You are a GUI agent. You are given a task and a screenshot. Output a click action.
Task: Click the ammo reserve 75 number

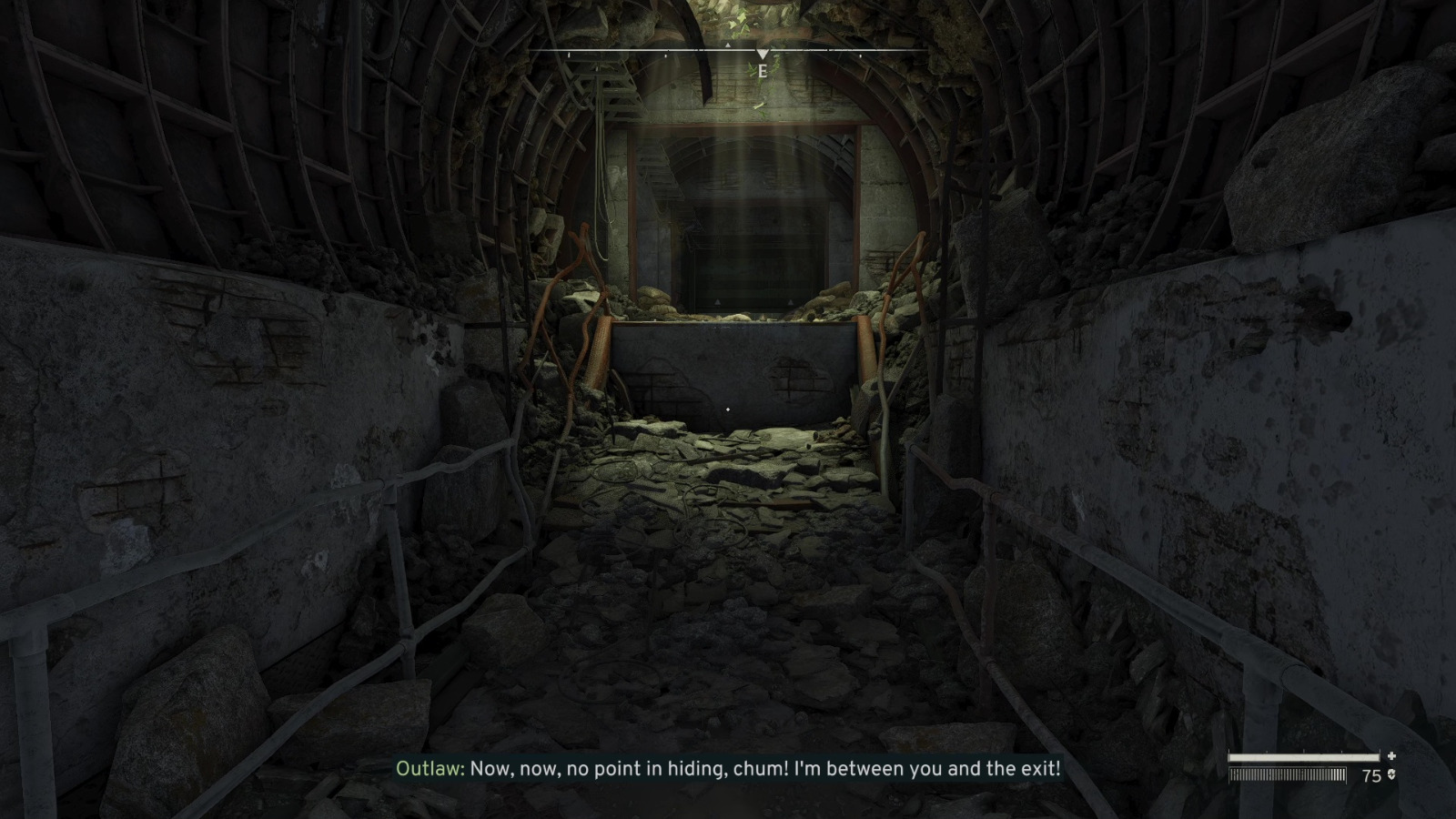click(1371, 774)
